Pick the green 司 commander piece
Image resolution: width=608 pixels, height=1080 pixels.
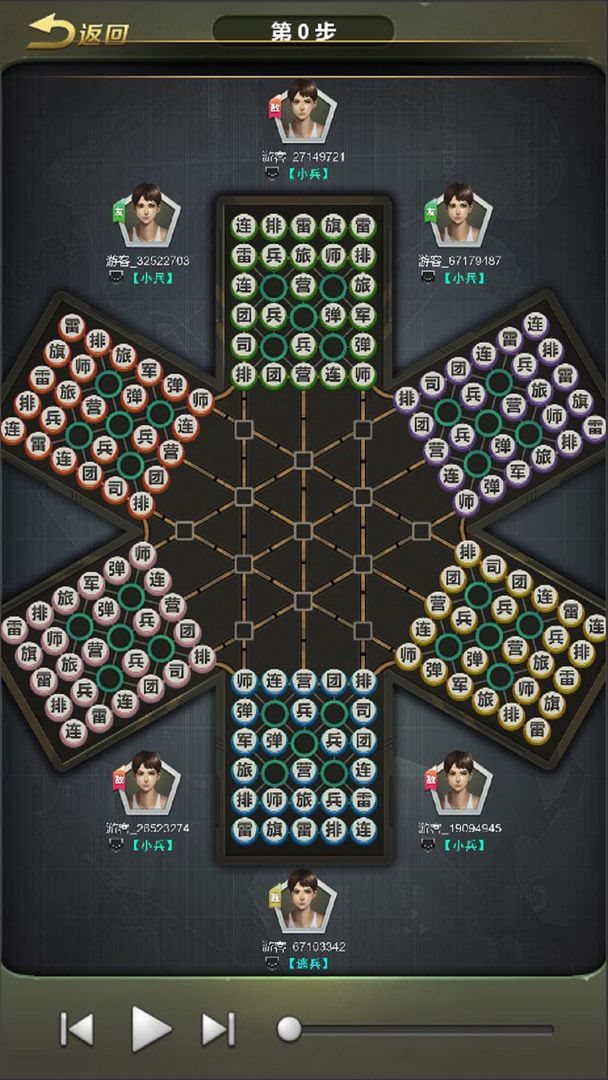click(244, 344)
